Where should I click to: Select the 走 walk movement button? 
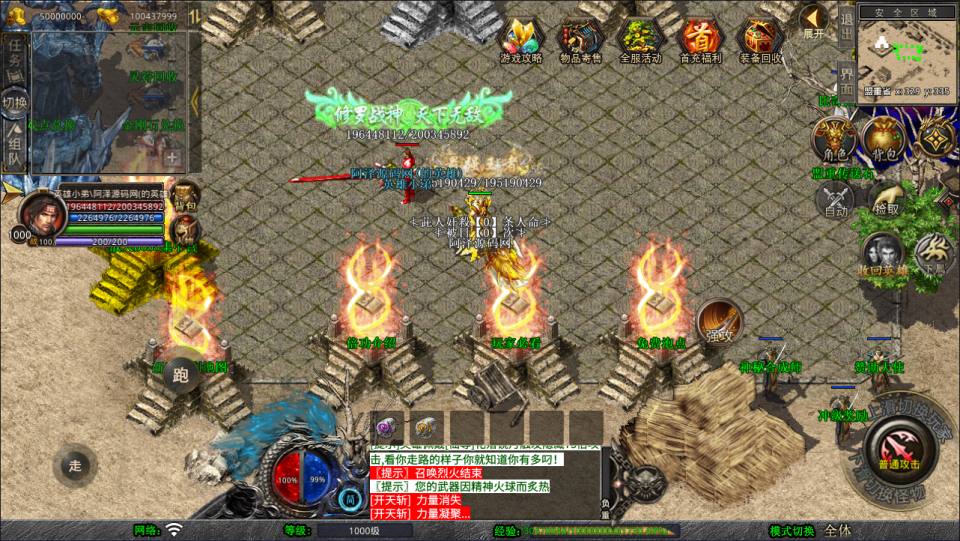76,465
